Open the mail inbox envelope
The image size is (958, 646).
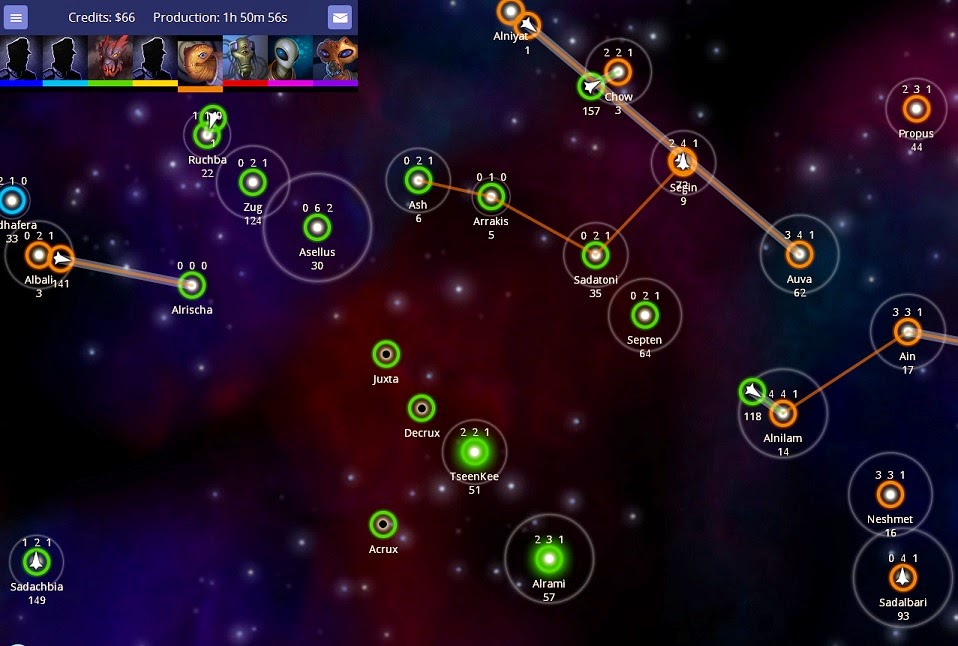(x=340, y=18)
